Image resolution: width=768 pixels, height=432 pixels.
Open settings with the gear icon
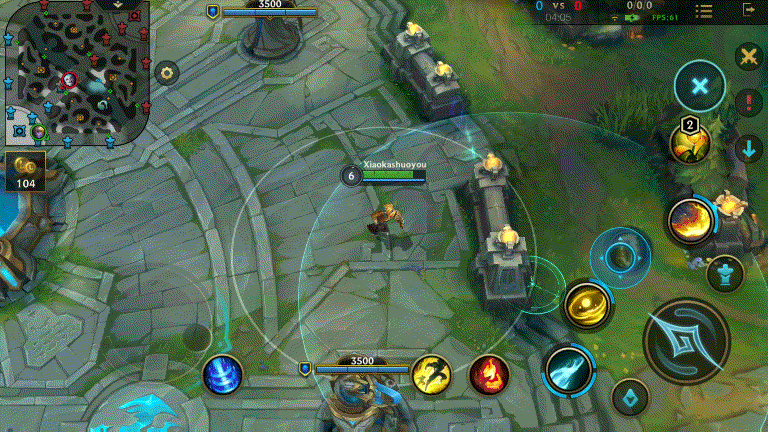167,72
